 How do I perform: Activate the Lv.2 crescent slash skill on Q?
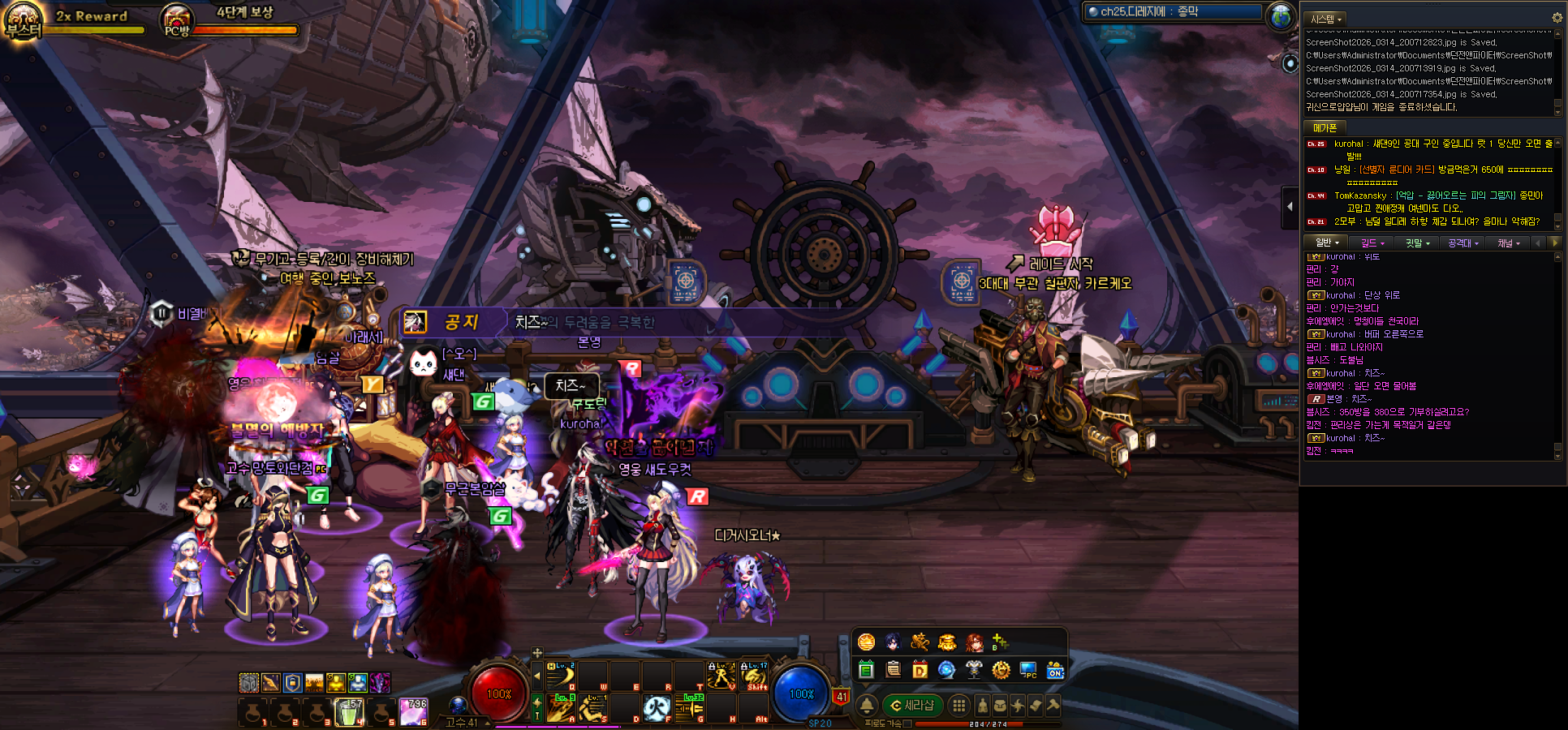[x=561, y=676]
